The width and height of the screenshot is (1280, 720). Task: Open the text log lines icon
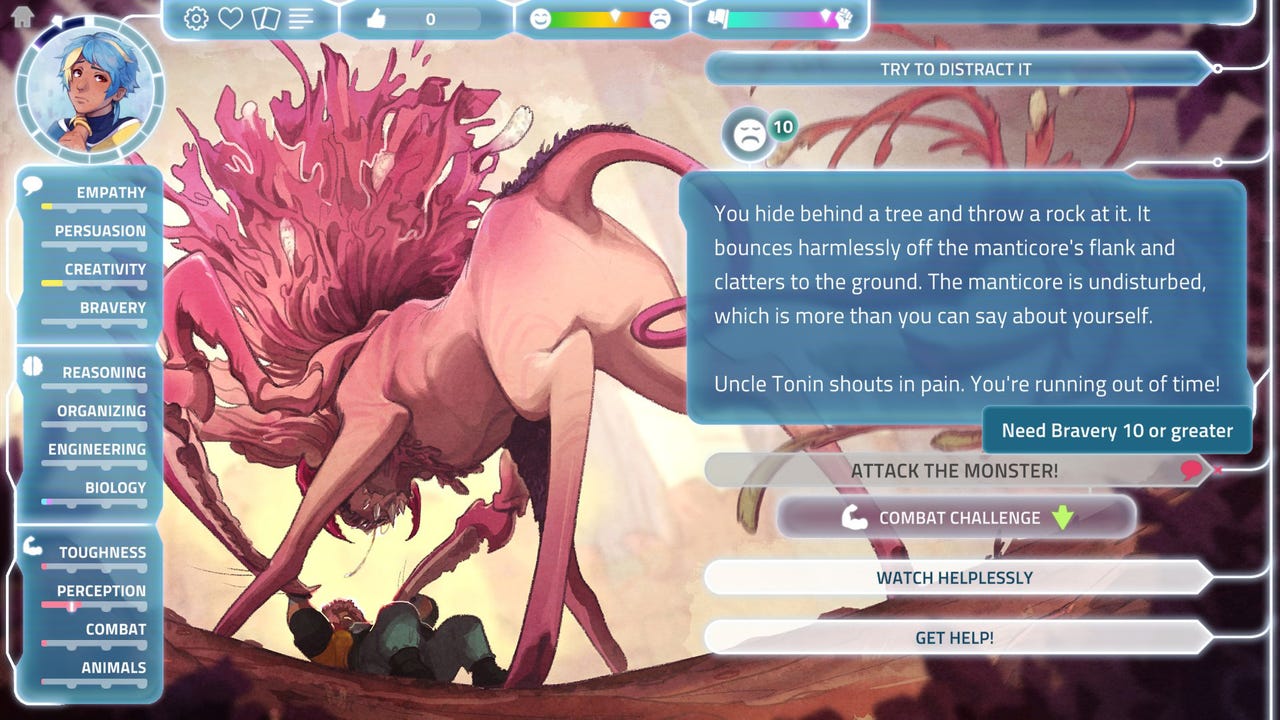pyautogui.click(x=301, y=18)
